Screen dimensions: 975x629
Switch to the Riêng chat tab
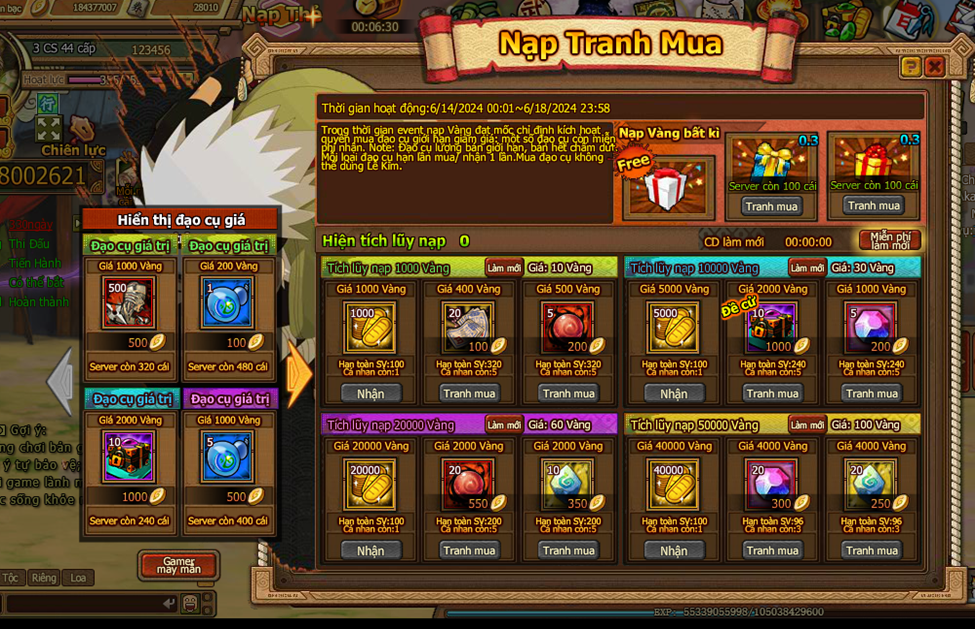pos(44,578)
